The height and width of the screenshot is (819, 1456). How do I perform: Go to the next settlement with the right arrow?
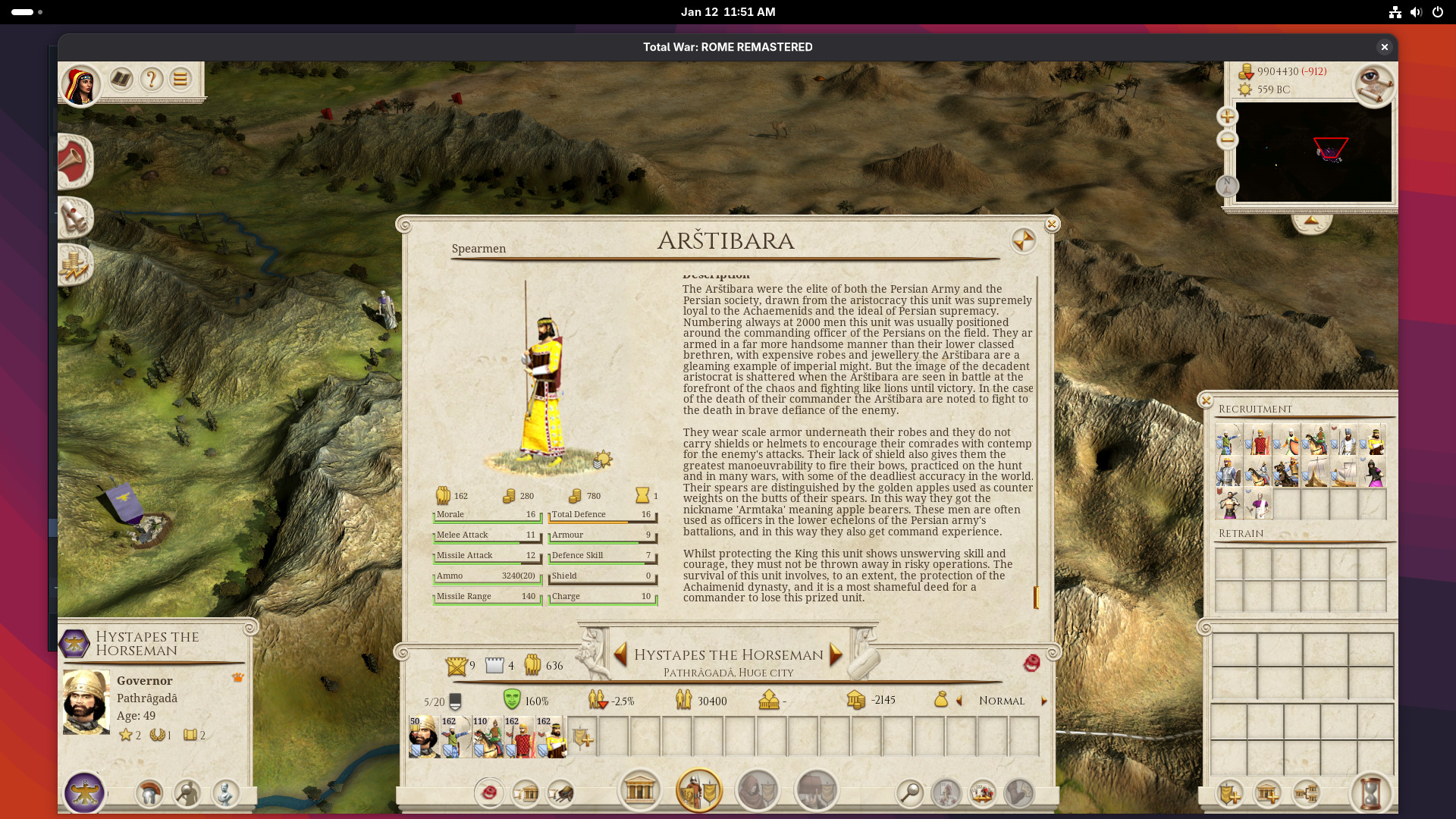coord(836,654)
